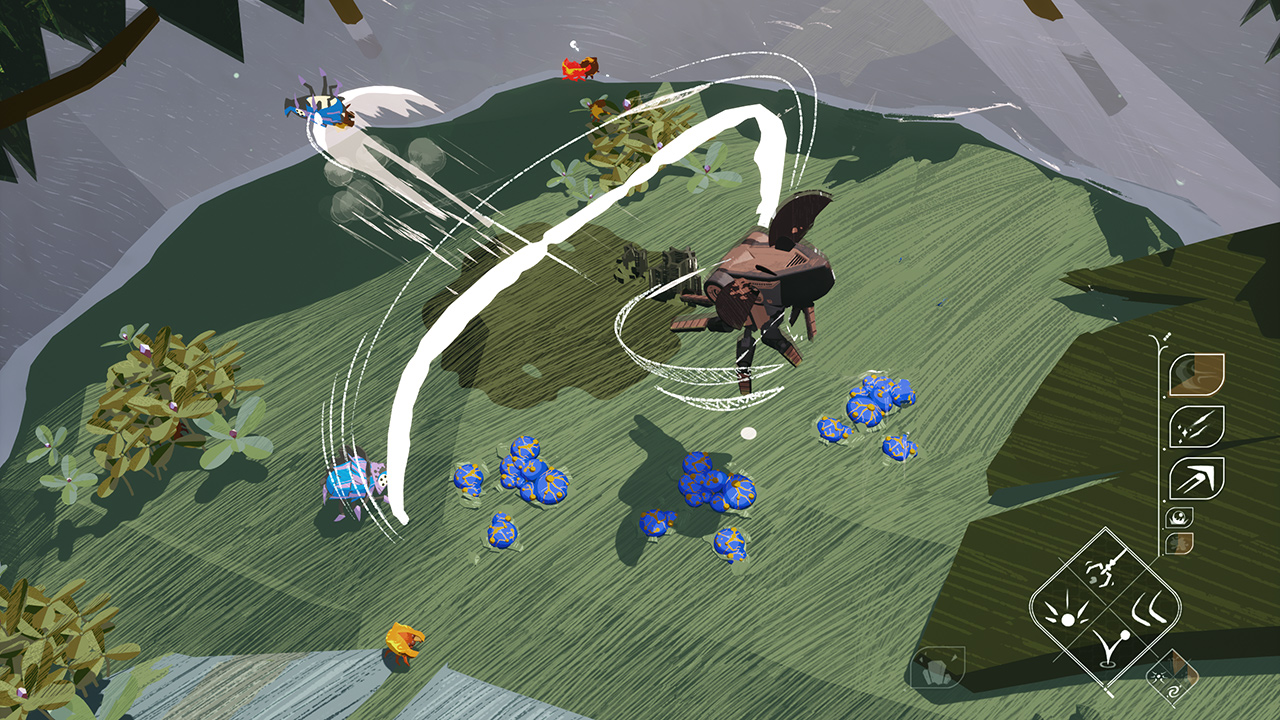Click the red bug at the top edge
This screenshot has width=1280, height=720.
[577, 68]
